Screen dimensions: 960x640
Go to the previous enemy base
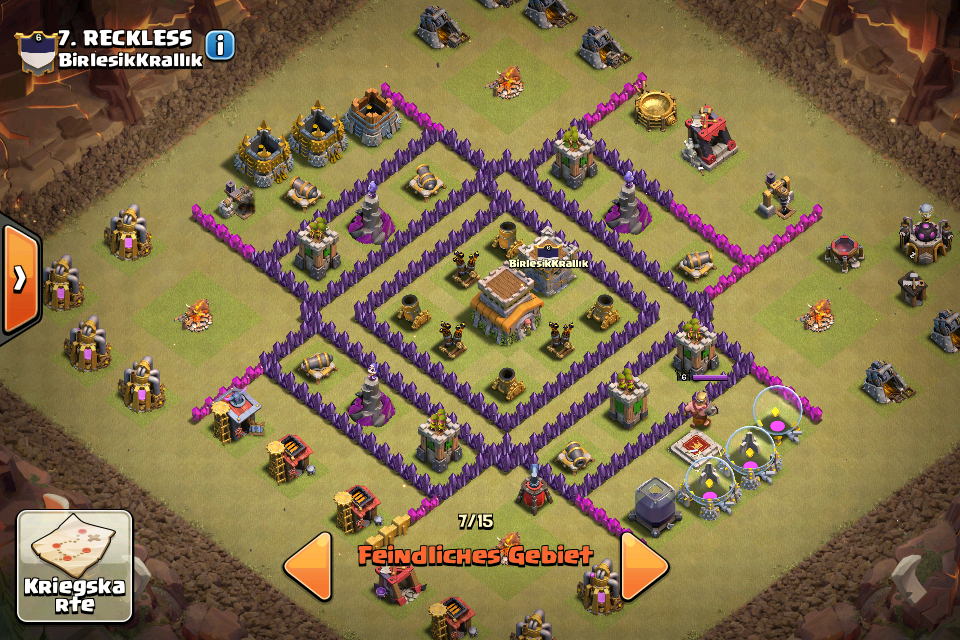[x=308, y=565]
